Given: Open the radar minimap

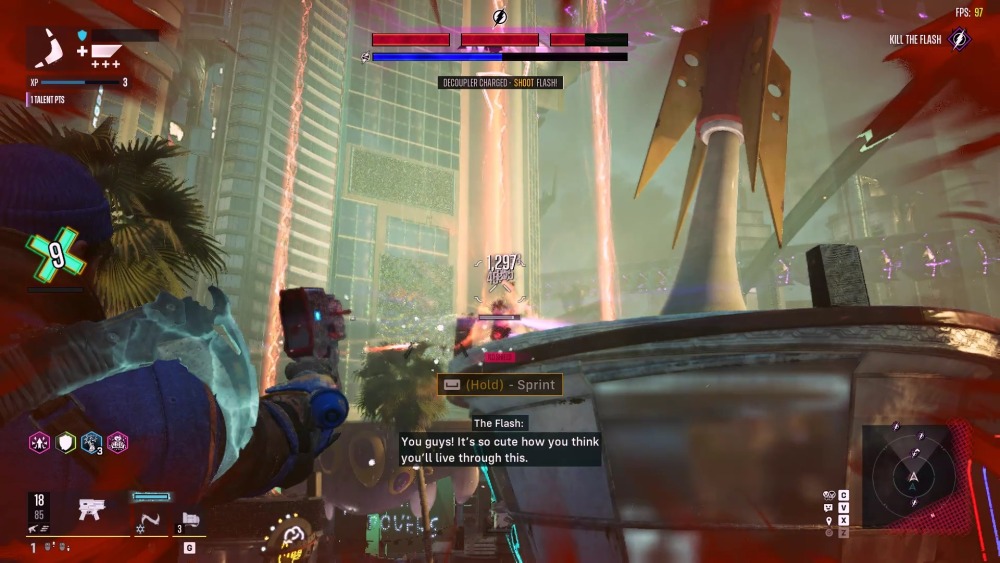Looking at the screenshot, I should click(912, 476).
